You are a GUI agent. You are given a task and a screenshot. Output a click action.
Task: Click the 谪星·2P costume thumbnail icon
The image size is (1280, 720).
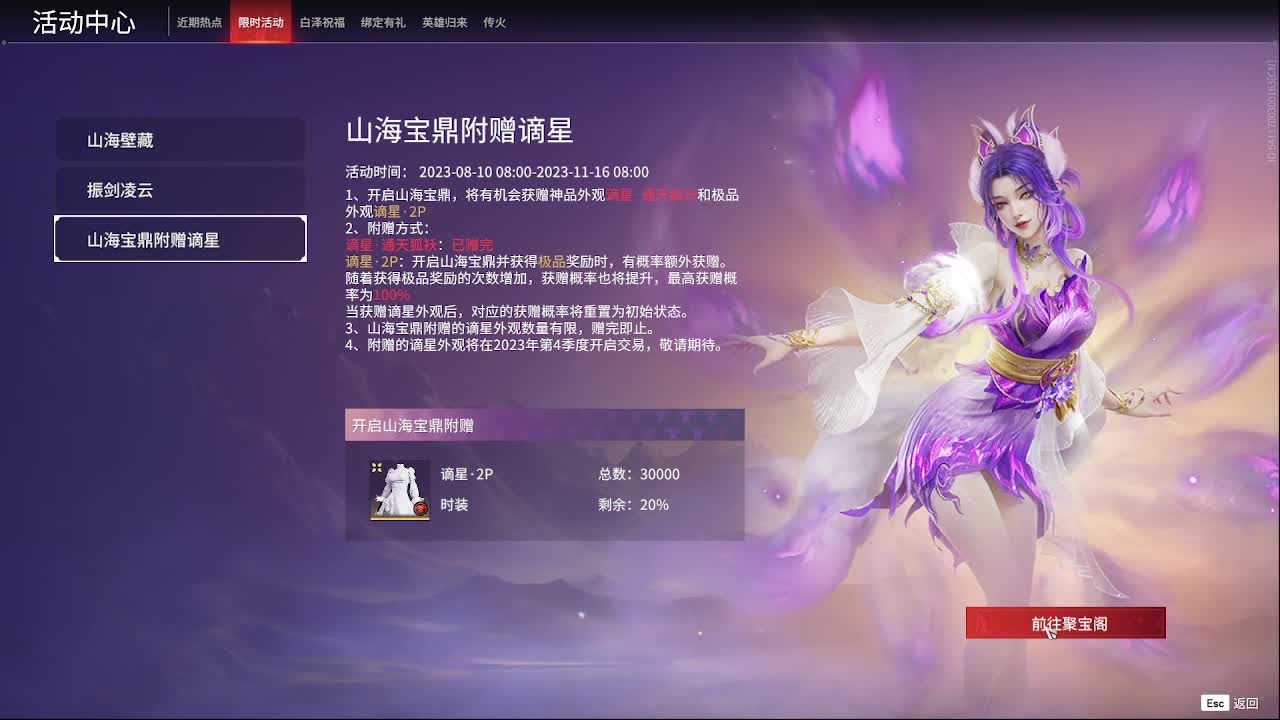[x=398, y=491]
